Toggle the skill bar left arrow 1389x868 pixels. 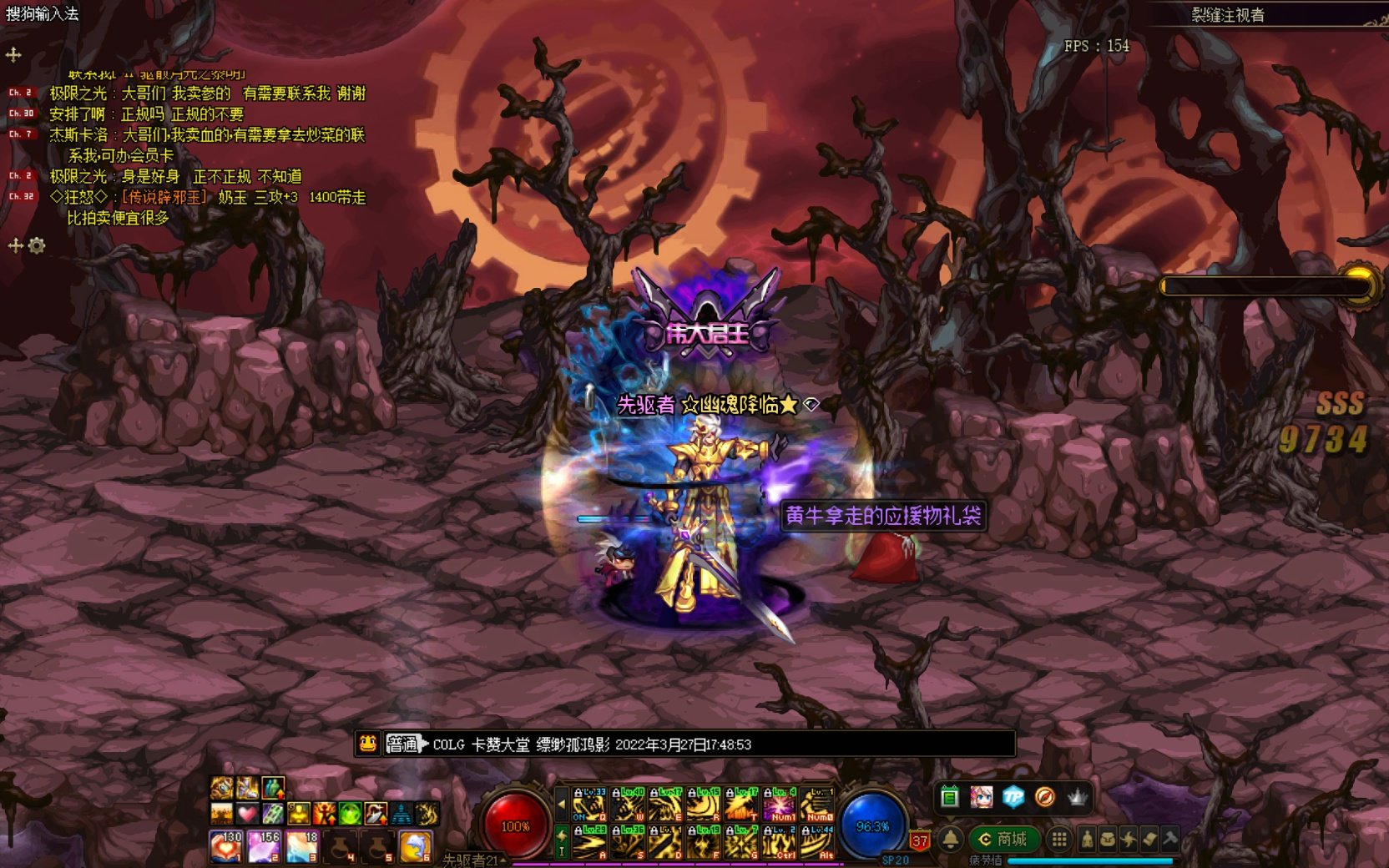(562, 805)
